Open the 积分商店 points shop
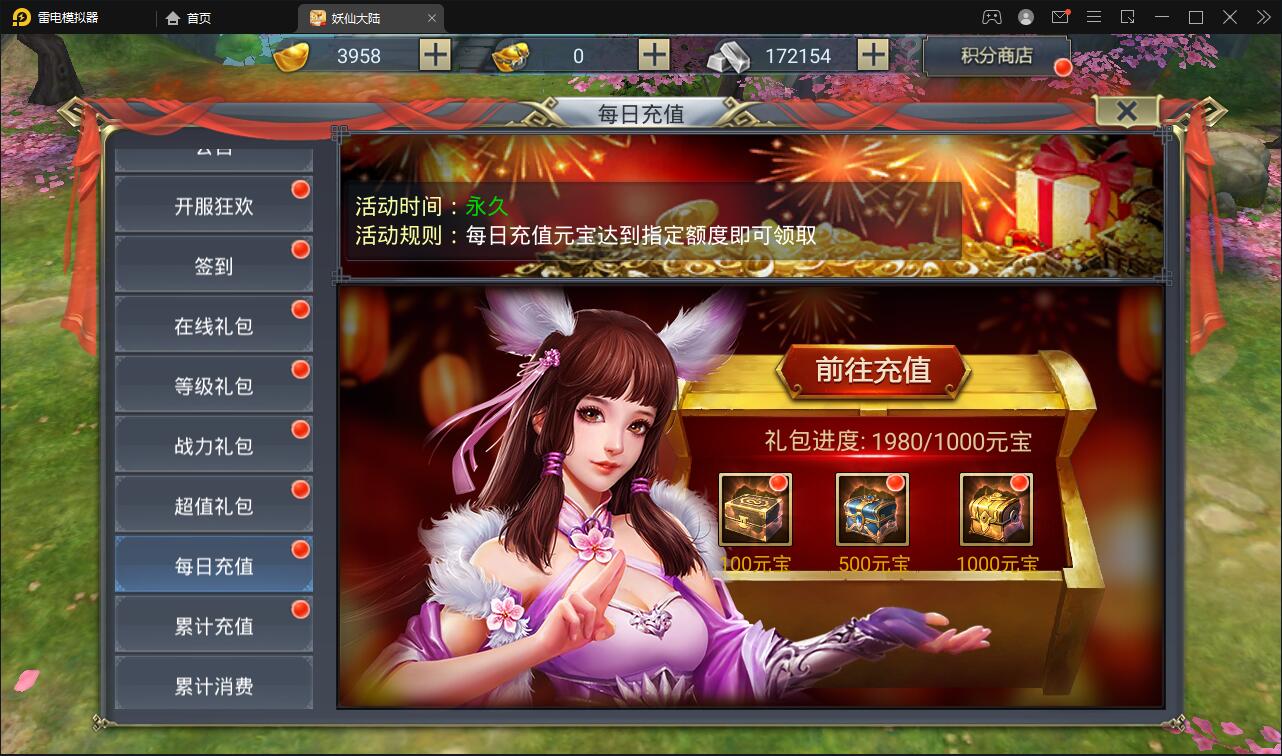The width and height of the screenshot is (1282, 756). tap(997, 56)
